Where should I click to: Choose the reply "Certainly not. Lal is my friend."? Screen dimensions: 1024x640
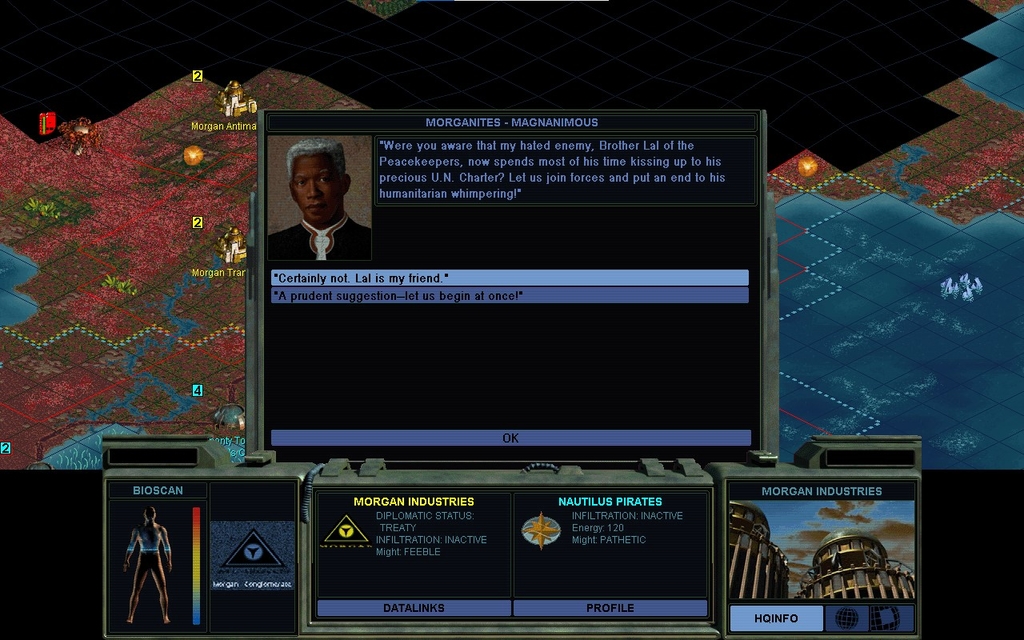509,278
